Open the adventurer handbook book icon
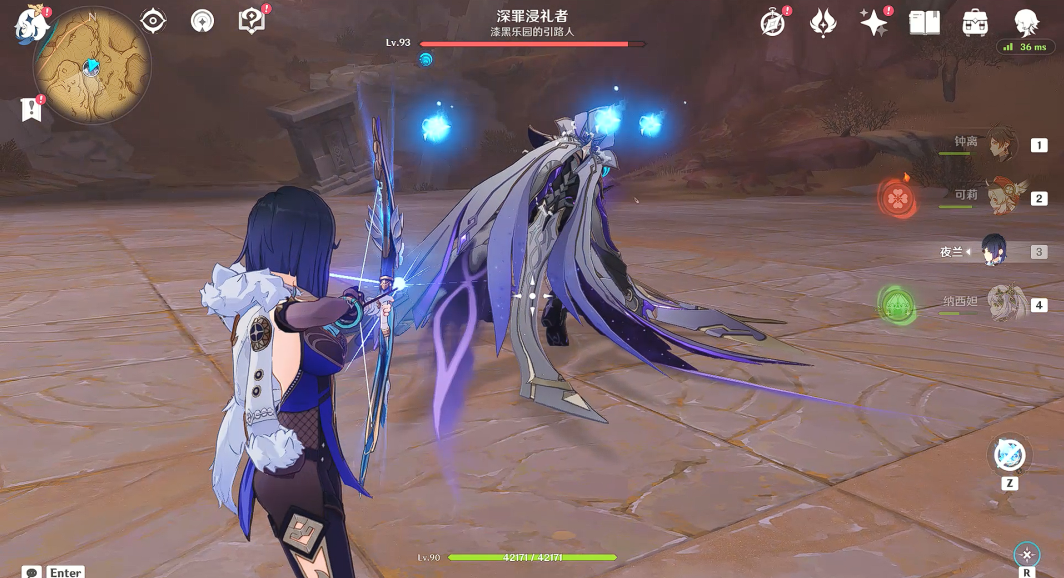1064x578 pixels. pyautogui.click(x=924, y=22)
